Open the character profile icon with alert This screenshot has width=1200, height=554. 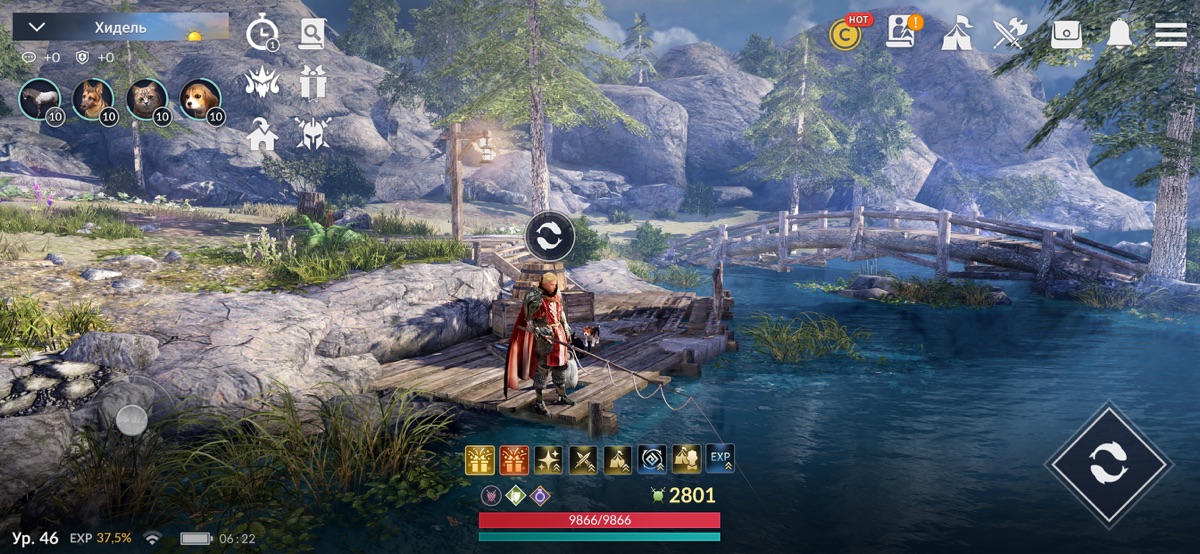point(901,33)
